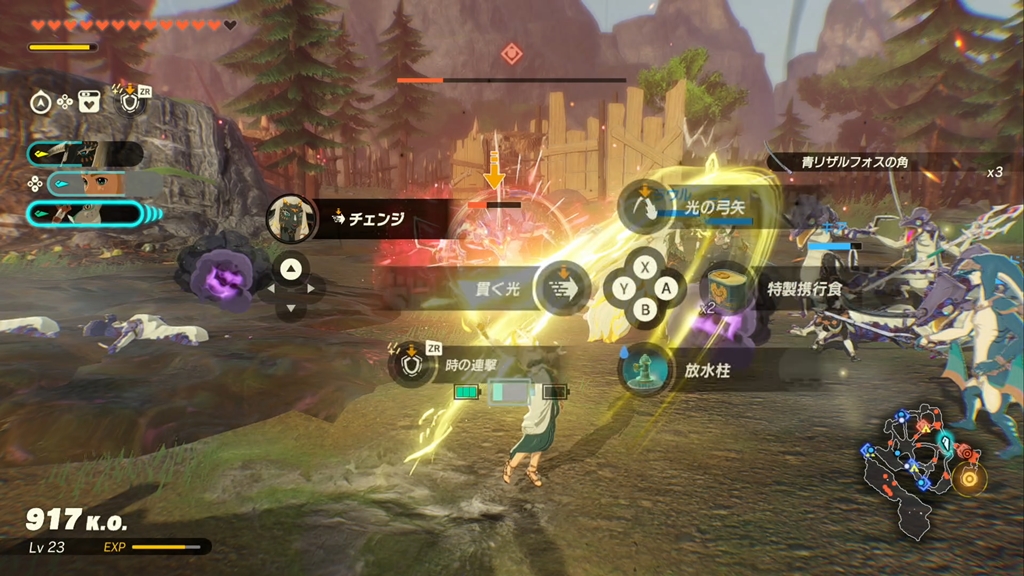The image size is (1024, 576).
Task: Click the heart container icon near the compass
Action: (x=88, y=101)
